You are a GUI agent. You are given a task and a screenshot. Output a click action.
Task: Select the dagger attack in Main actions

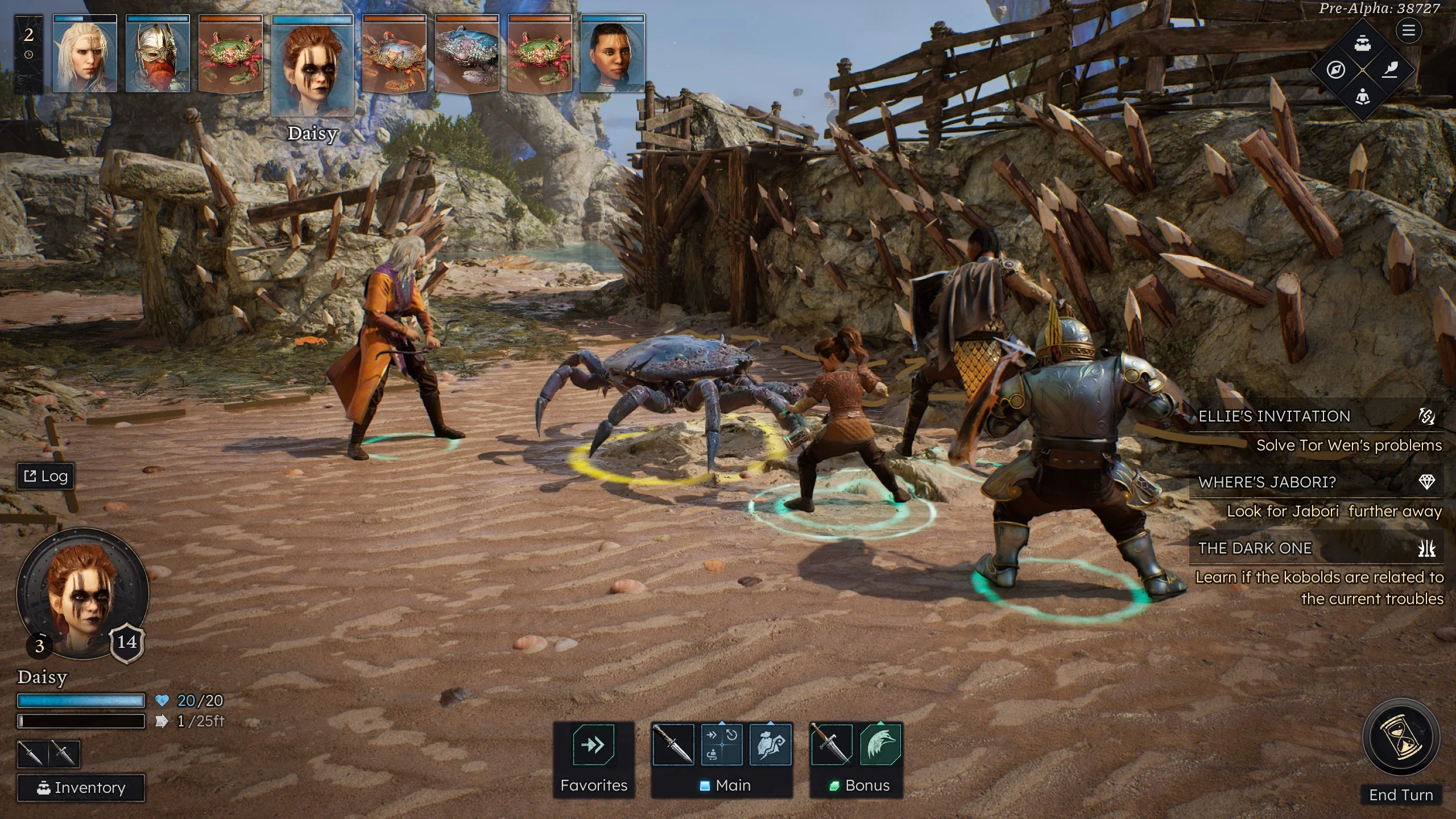click(673, 744)
